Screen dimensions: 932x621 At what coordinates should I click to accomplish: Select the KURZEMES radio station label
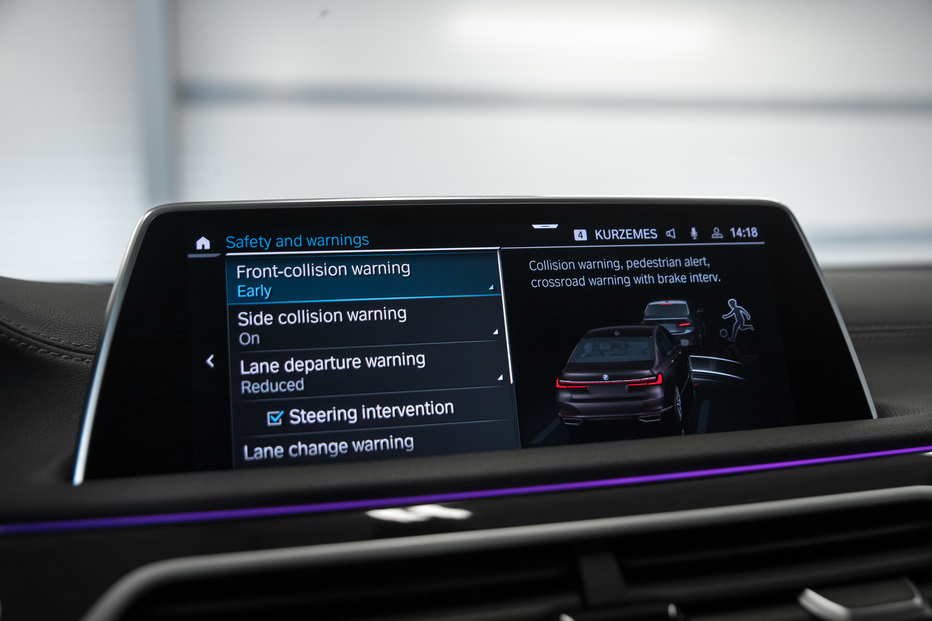625,234
